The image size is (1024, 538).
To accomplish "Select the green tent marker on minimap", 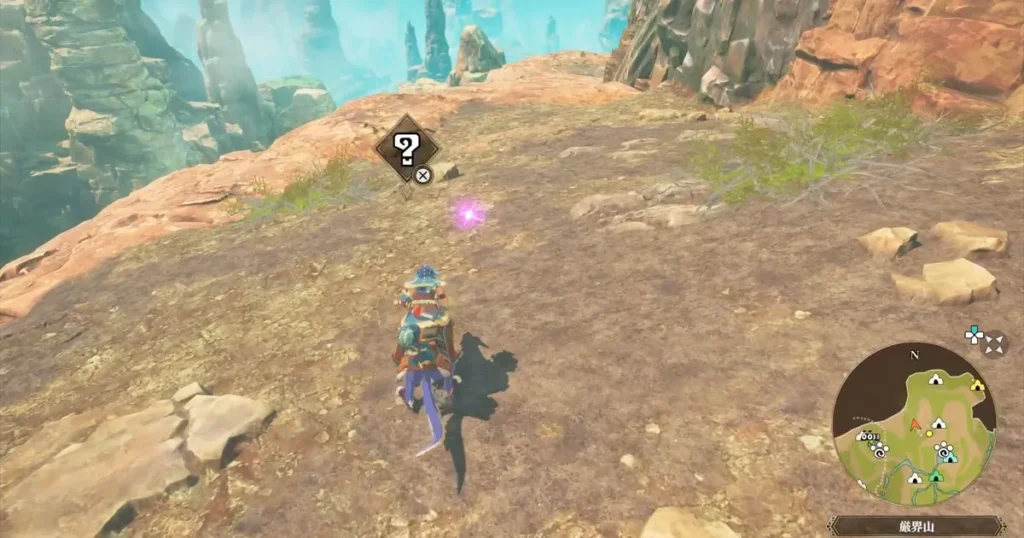I will coord(935,477).
